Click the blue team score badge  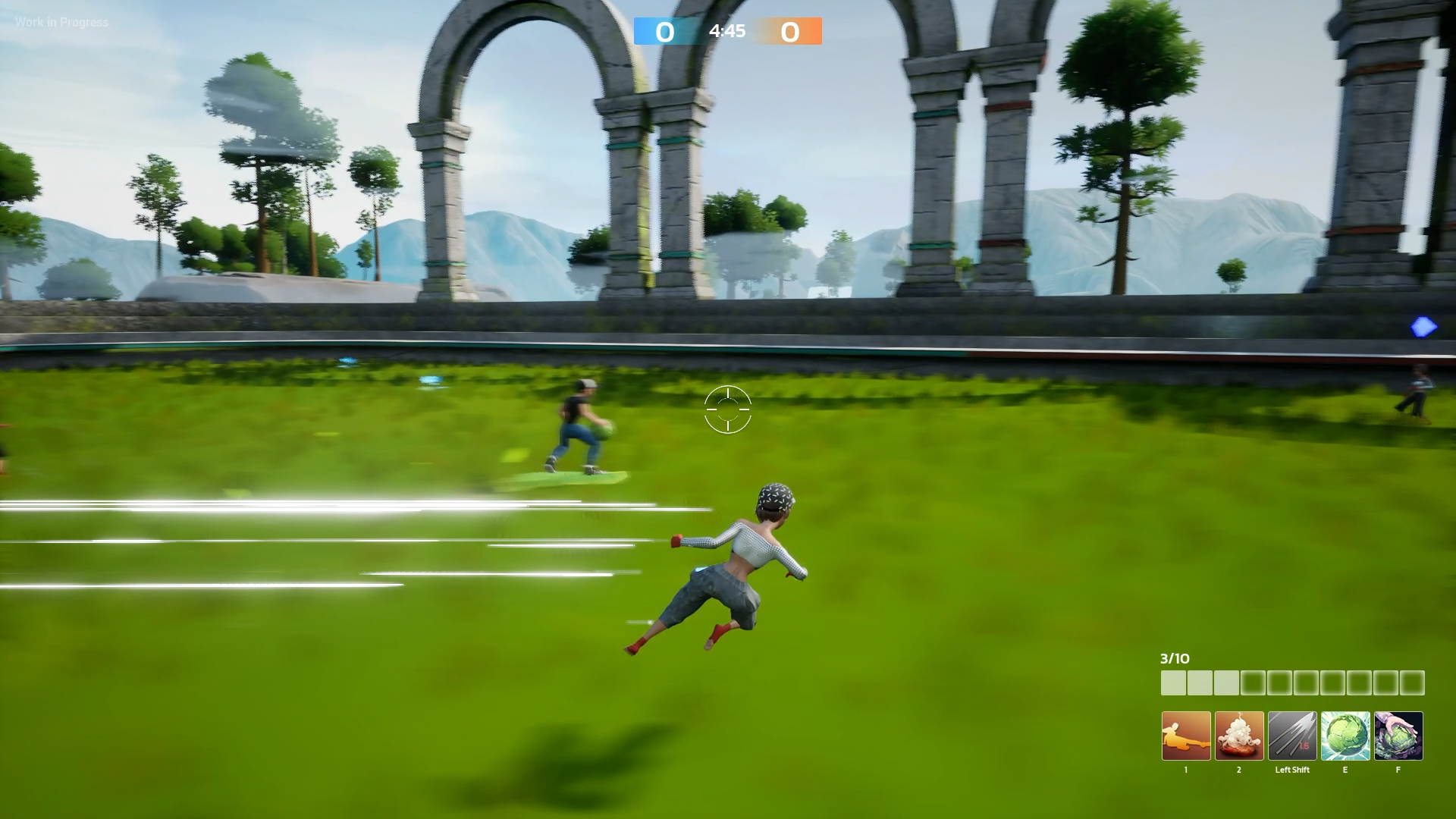664,32
